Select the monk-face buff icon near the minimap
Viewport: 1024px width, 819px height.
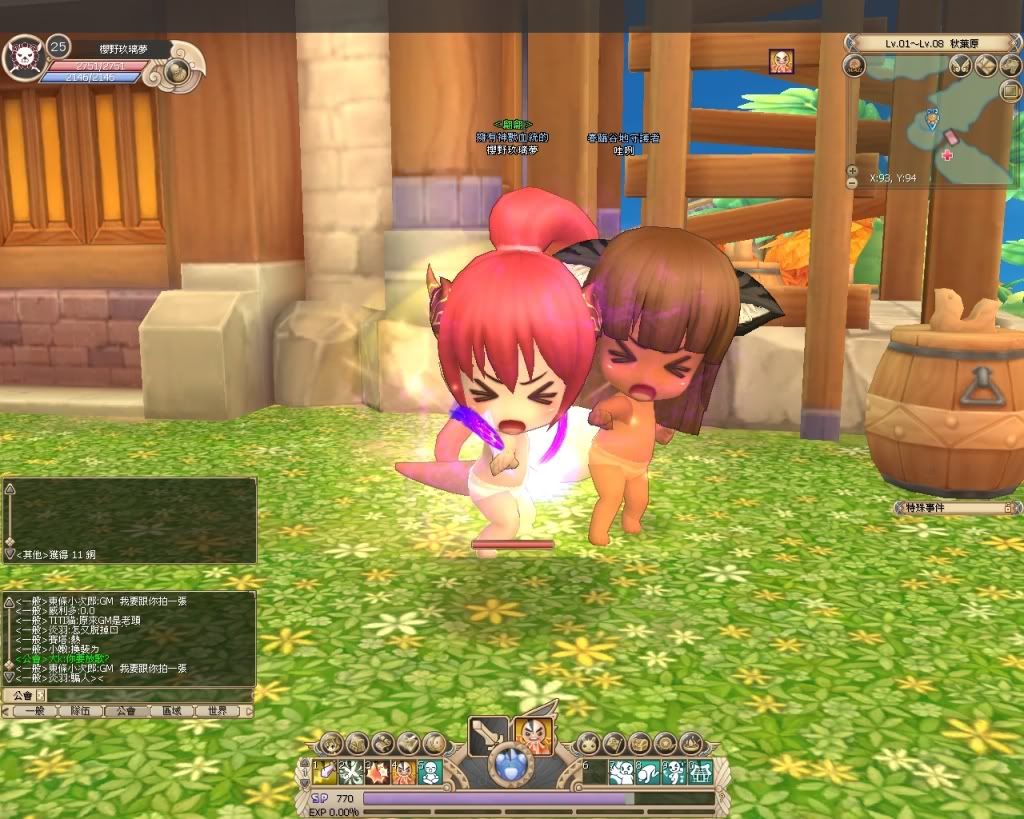click(781, 61)
